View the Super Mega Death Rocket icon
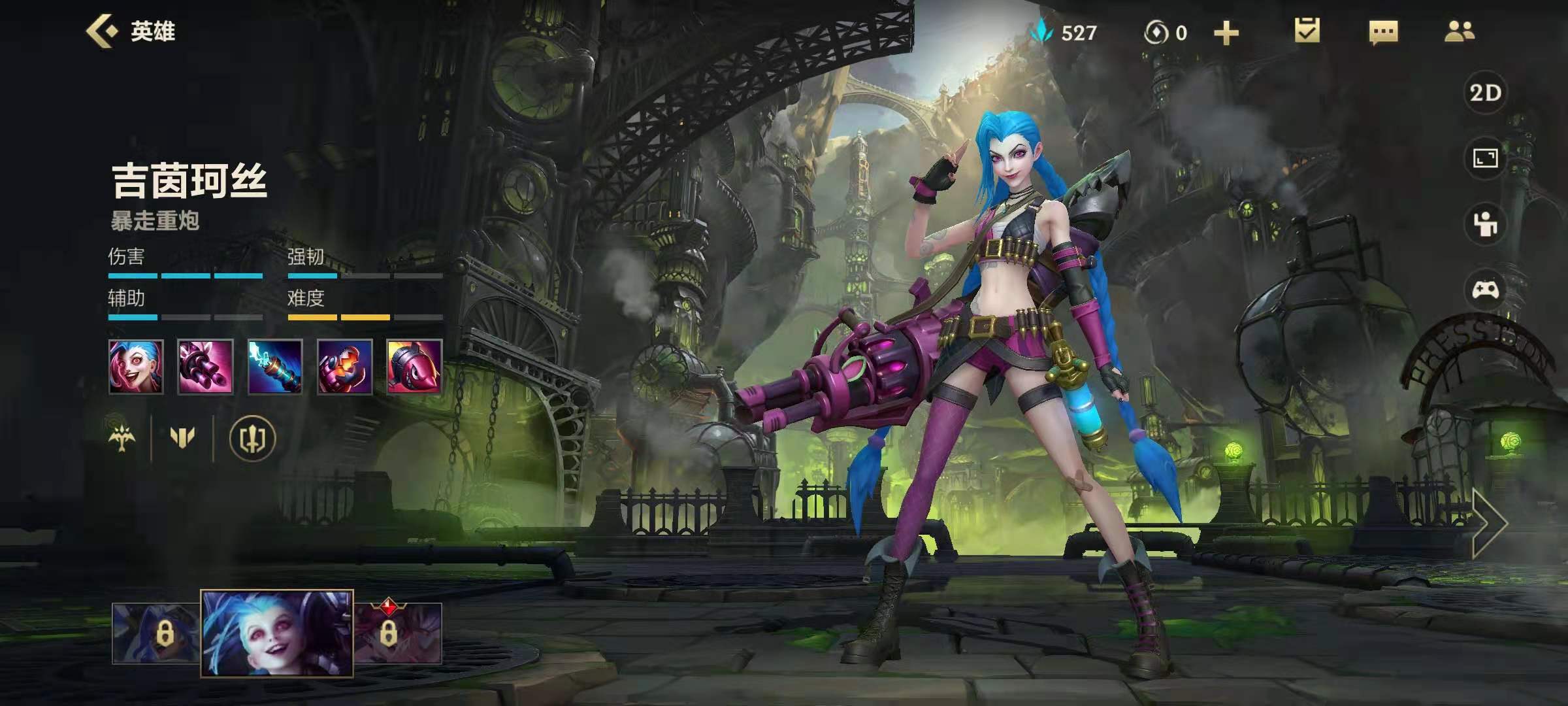The width and height of the screenshot is (1568, 706). click(x=414, y=367)
